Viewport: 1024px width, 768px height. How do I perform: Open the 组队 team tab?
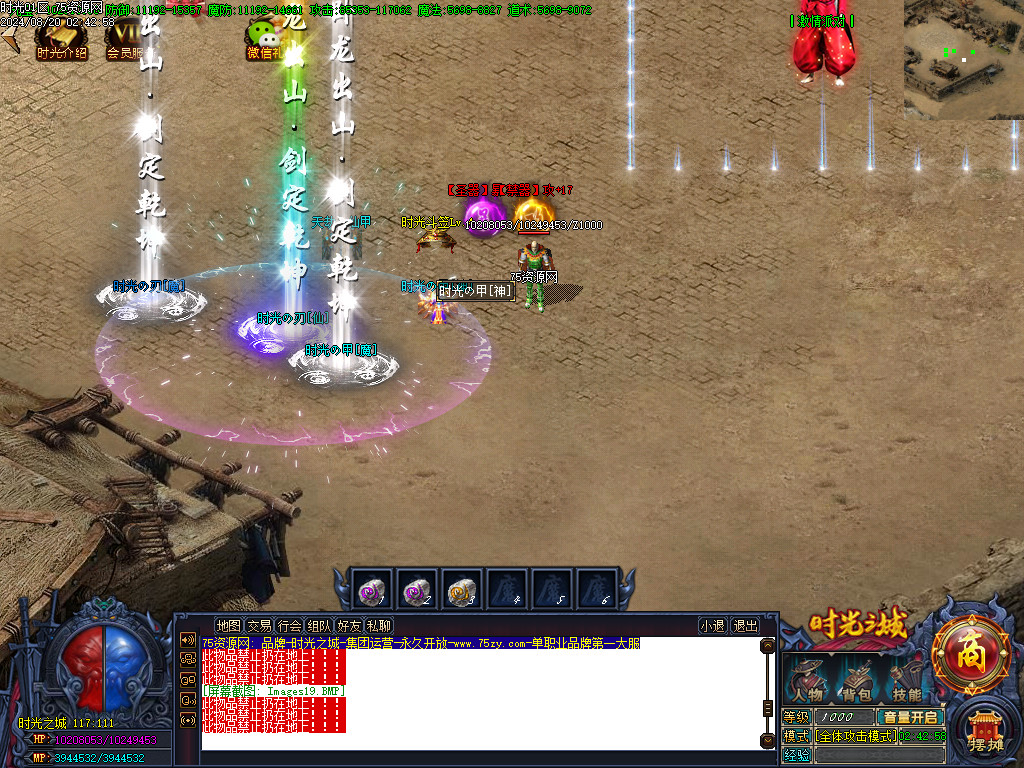point(319,626)
